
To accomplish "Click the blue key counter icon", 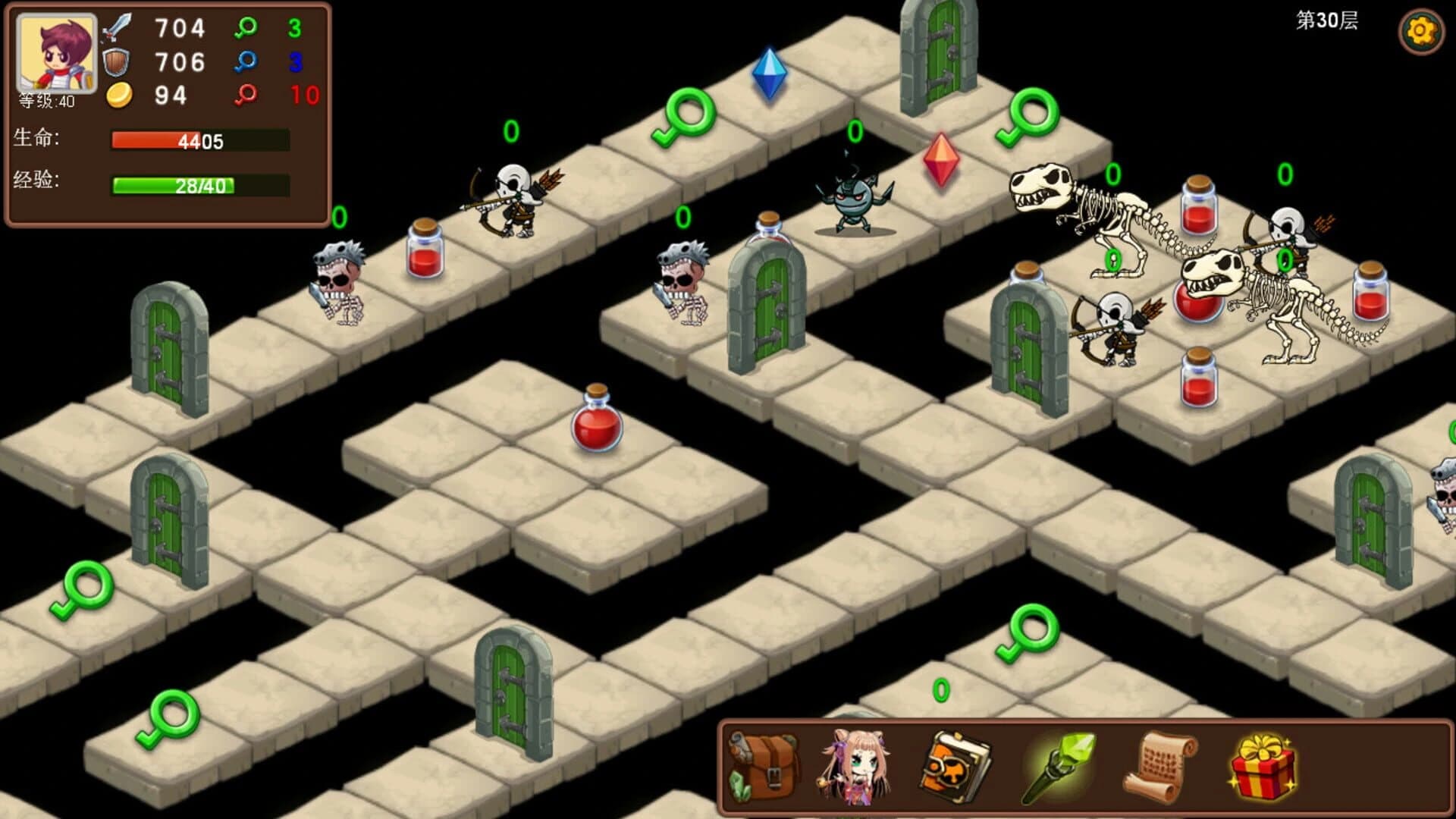I will 247,59.
